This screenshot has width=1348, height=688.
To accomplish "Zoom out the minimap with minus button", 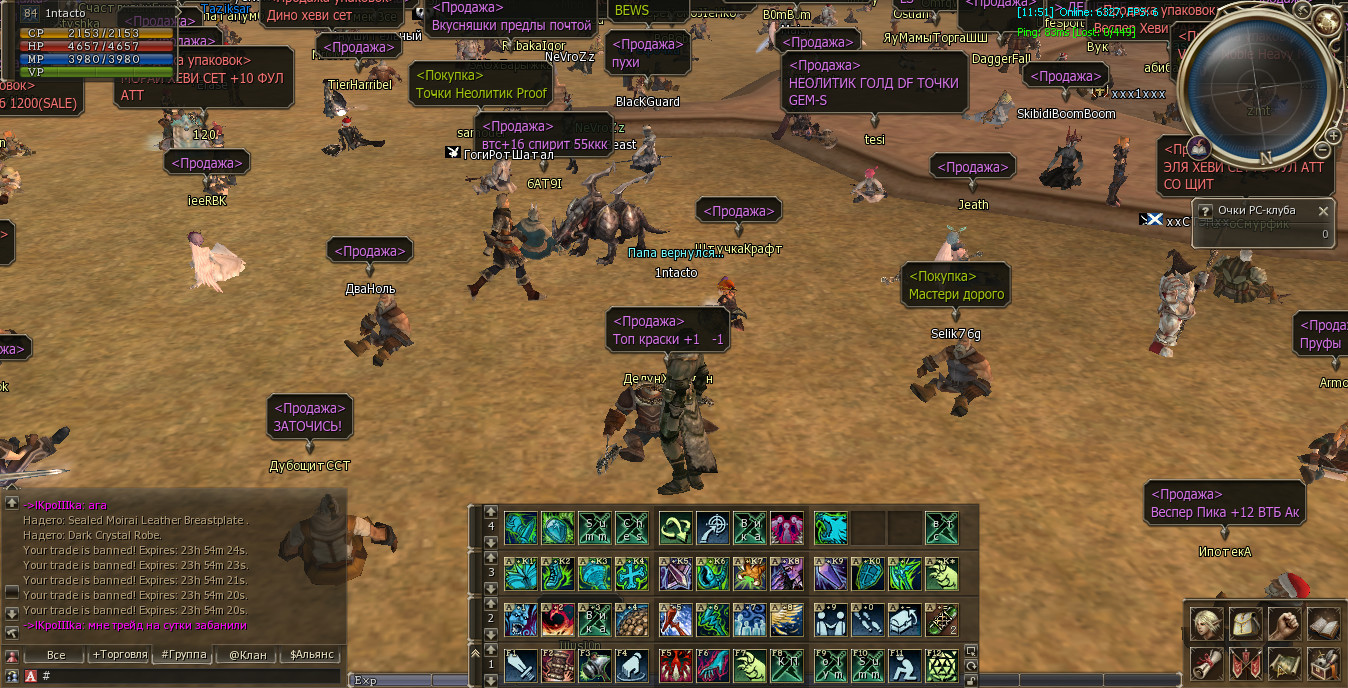I will (x=1322, y=151).
